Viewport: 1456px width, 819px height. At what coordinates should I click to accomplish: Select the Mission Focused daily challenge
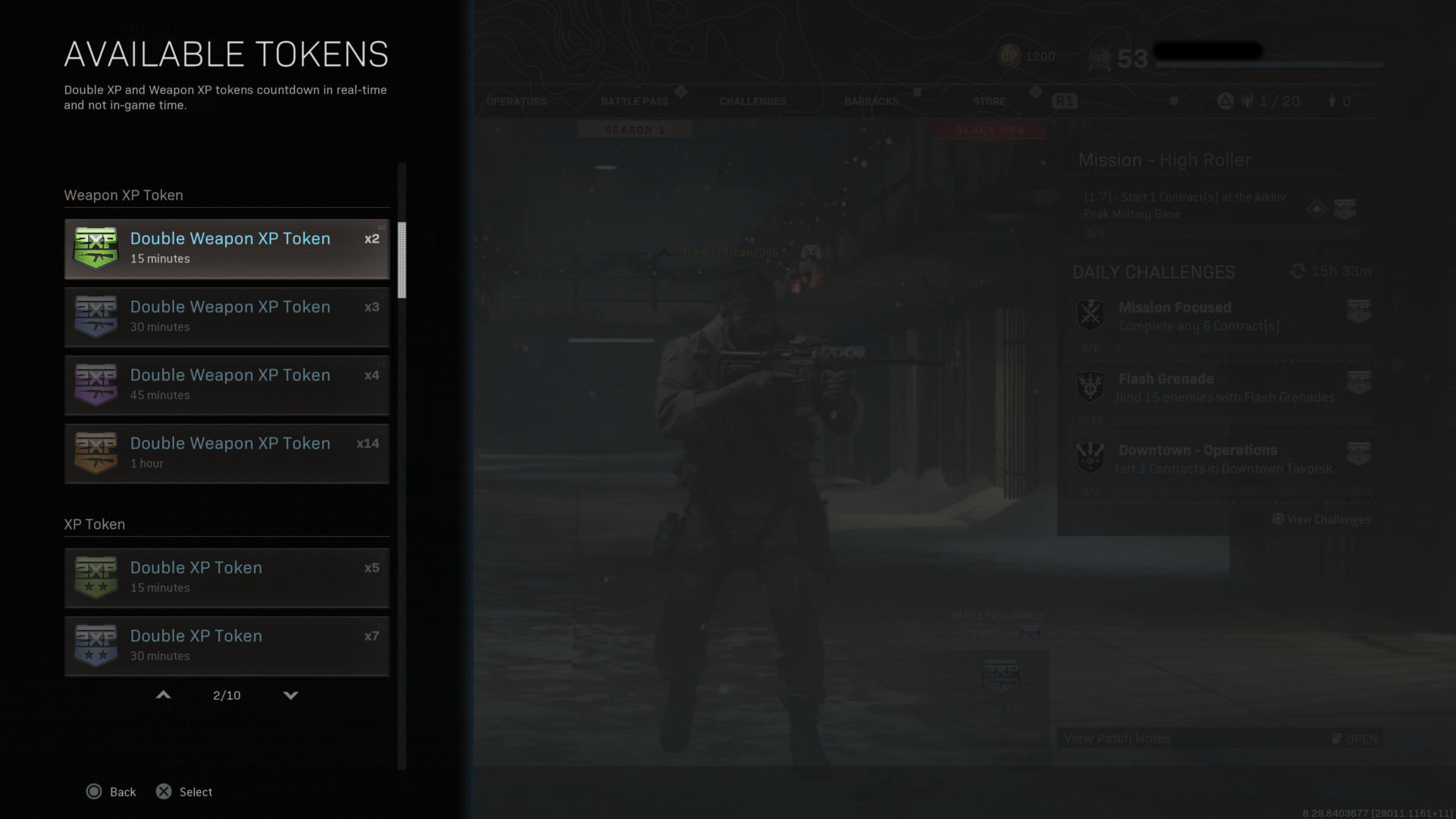pos(1221,317)
